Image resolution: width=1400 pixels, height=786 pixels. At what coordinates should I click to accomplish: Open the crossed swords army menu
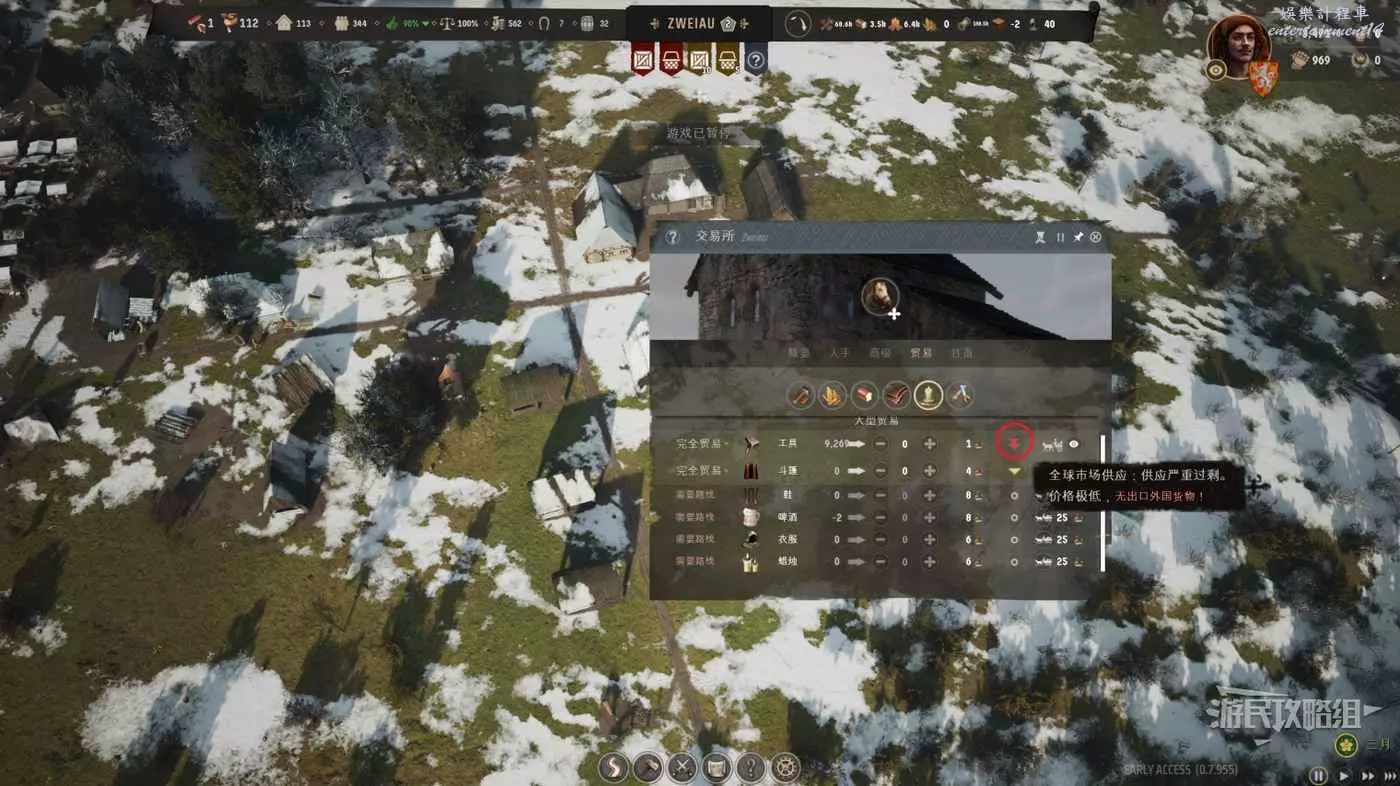pyautogui.click(x=682, y=768)
